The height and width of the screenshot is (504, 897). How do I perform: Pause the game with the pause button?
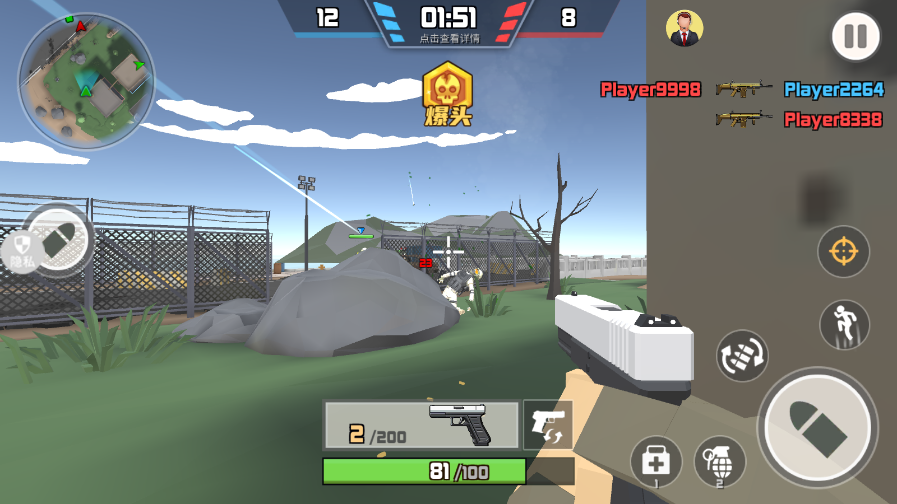[855, 38]
